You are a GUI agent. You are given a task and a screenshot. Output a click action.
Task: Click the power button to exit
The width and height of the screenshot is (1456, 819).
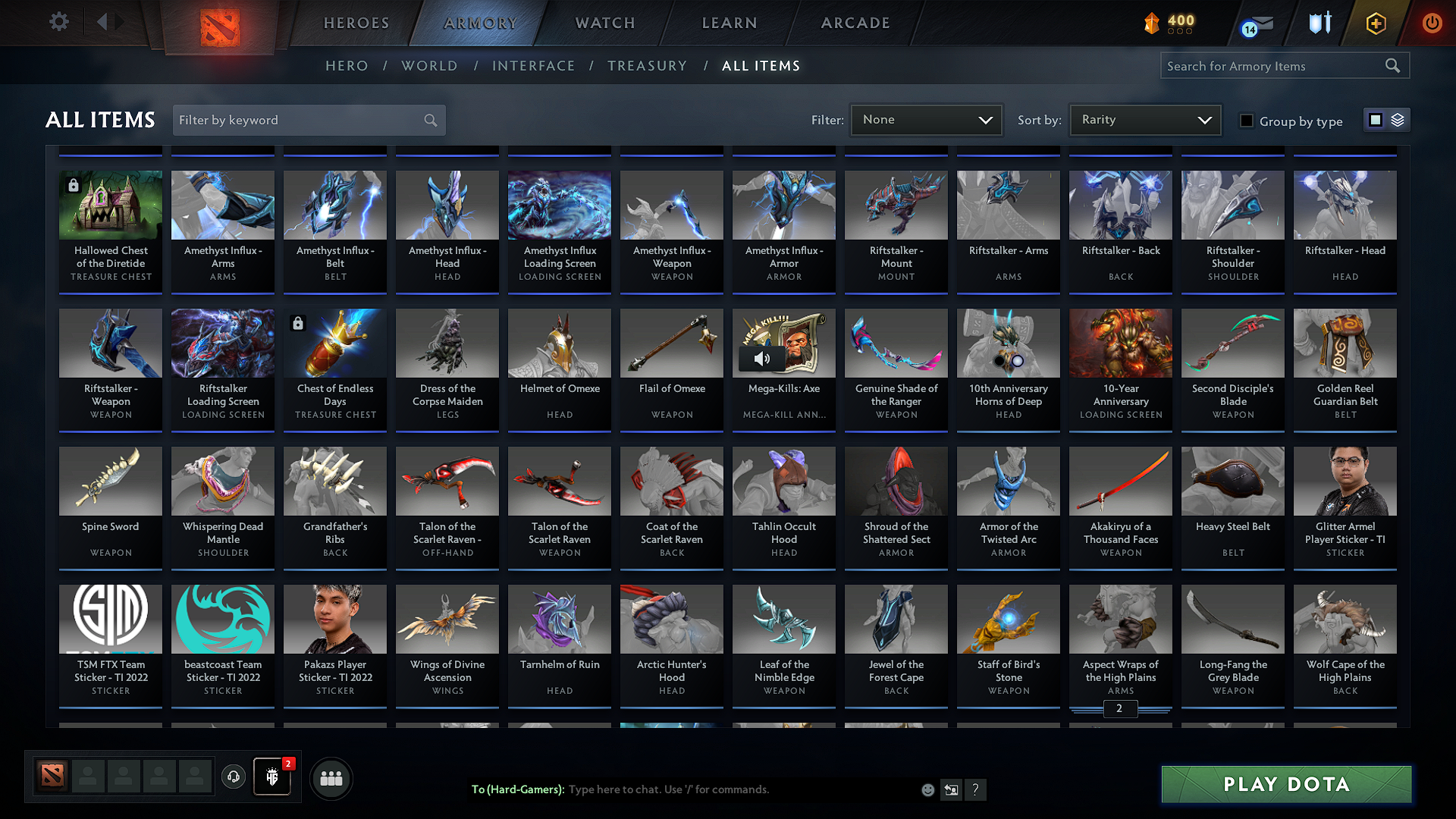coord(1432,24)
